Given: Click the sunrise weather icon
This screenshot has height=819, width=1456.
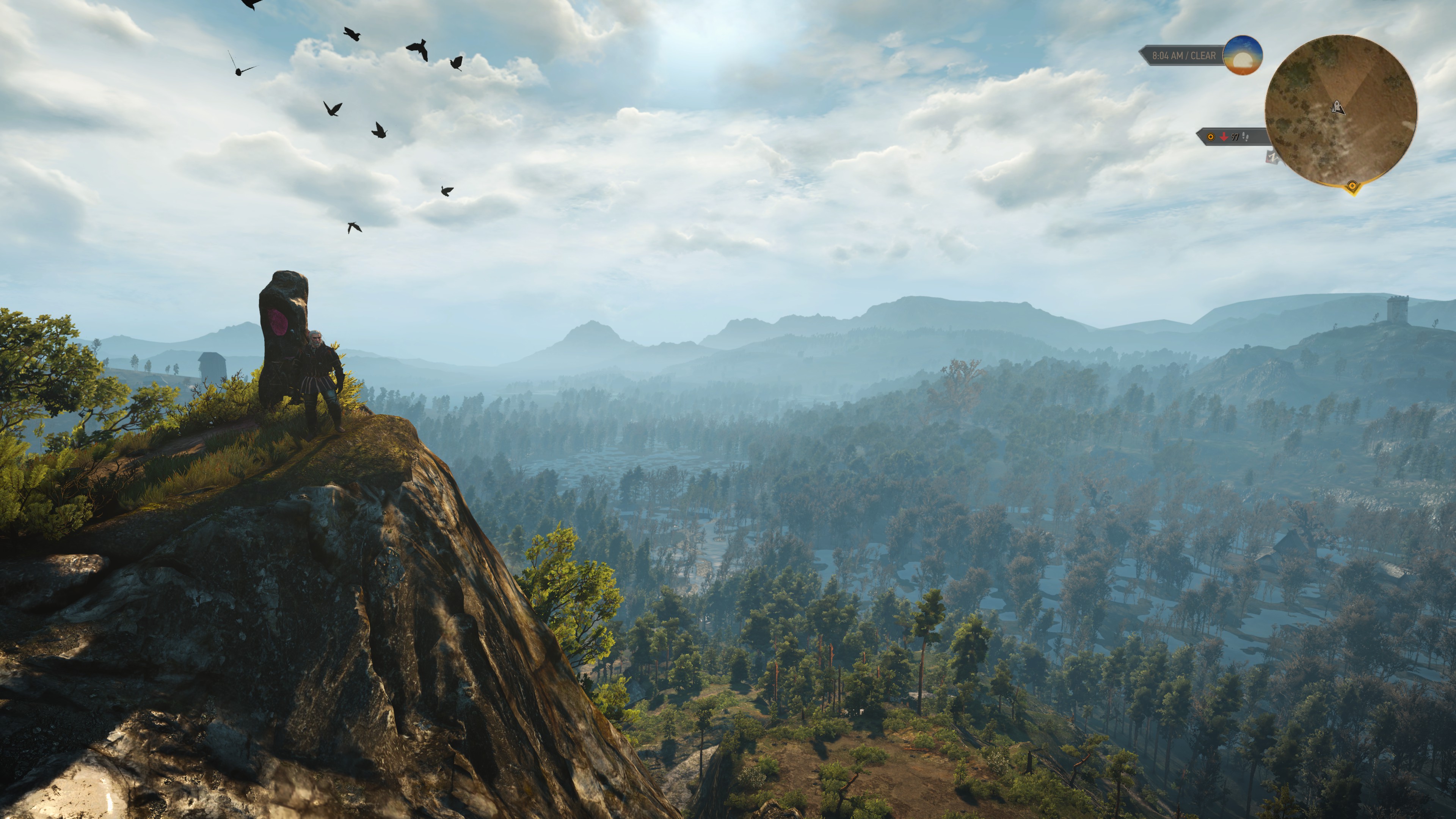Looking at the screenshot, I should 1243,55.
